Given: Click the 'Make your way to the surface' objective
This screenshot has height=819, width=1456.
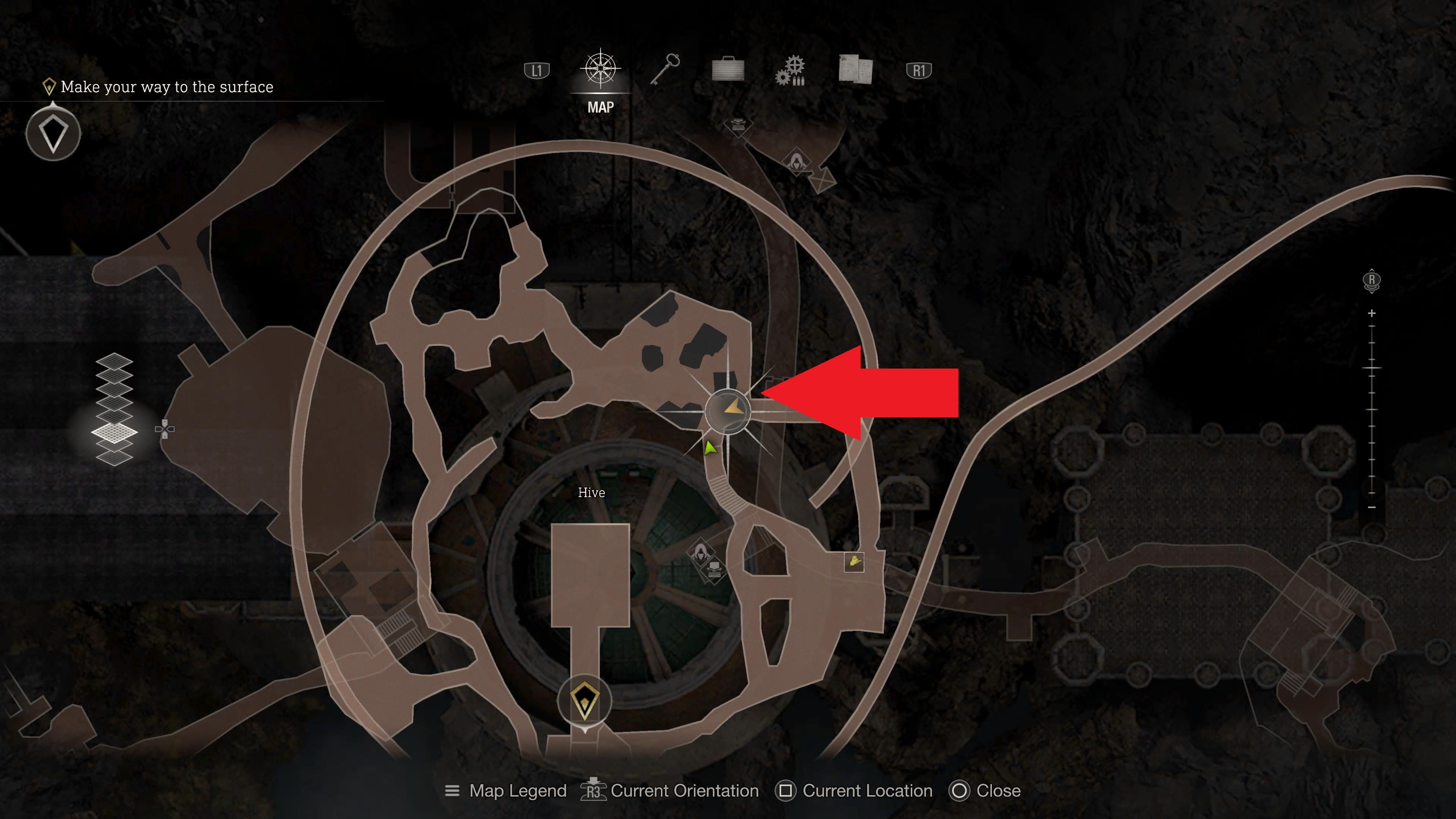Looking at the screenshot, I should click(x=166, y=87).
